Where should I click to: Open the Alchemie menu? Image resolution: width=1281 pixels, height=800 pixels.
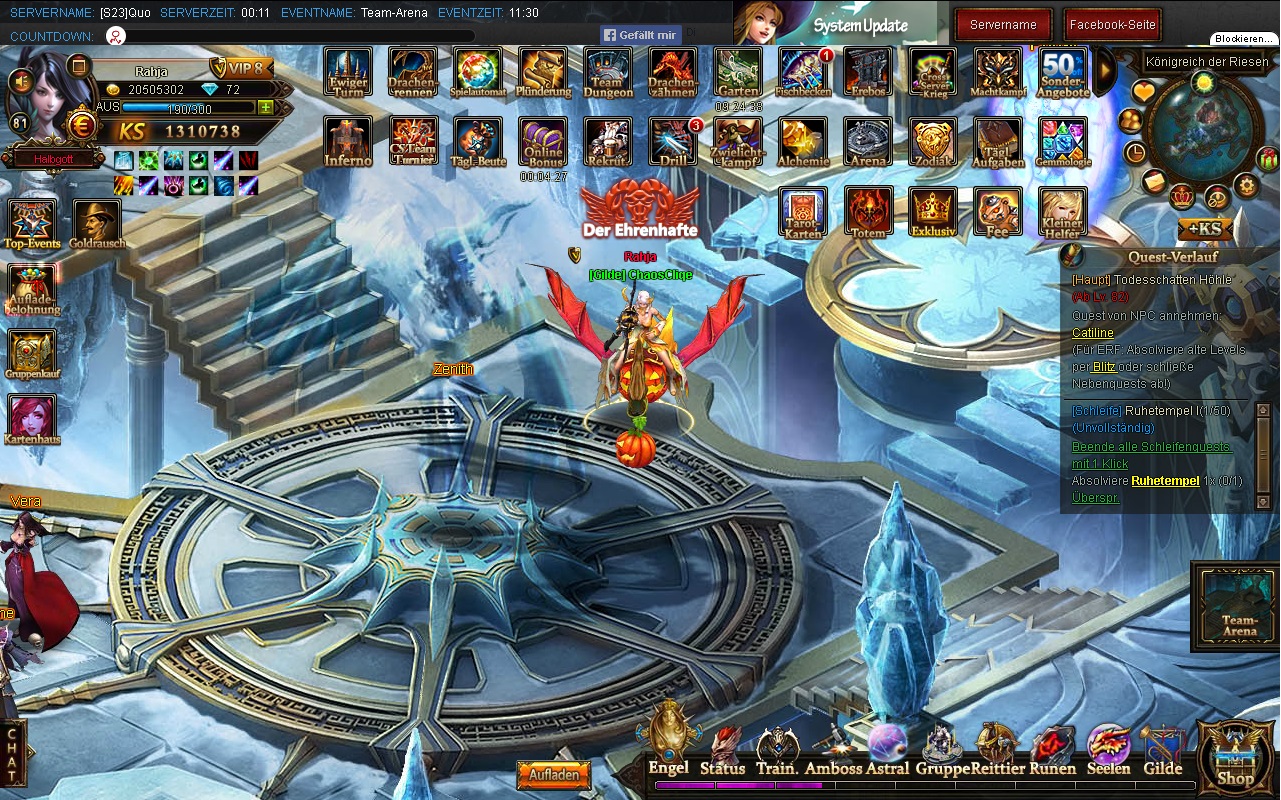[x=803, y=142]
